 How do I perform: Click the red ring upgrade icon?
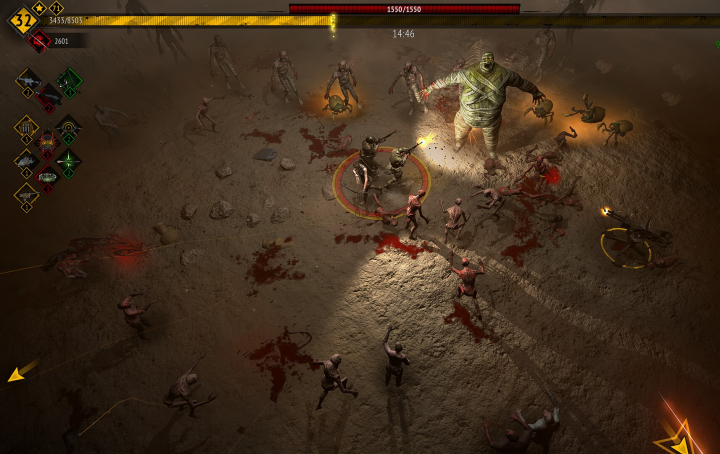click(x=48, y=177)
